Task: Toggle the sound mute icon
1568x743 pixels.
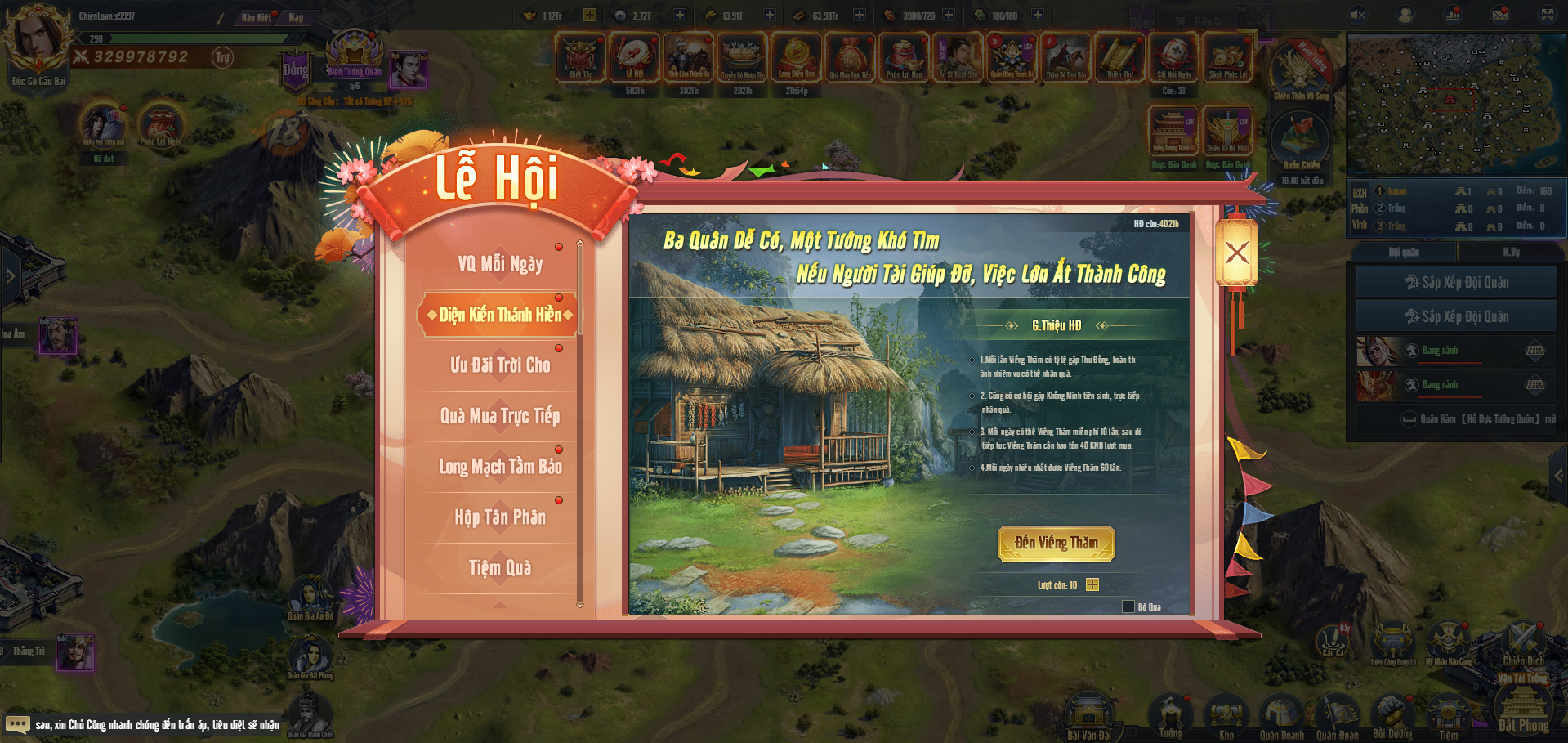Action: point(1358,15)
